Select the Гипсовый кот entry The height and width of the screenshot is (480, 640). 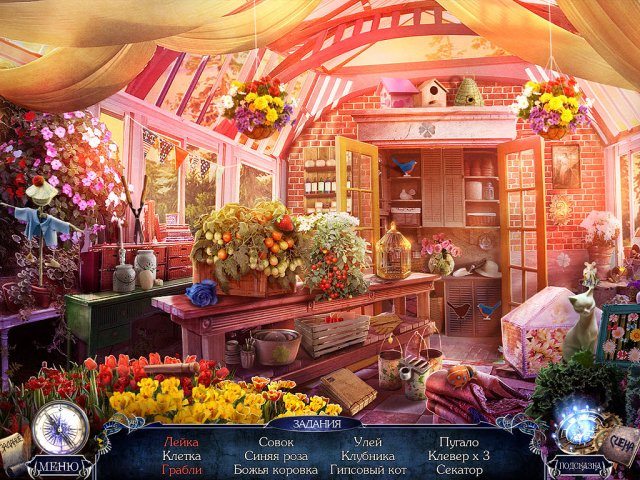coord(367,469)
